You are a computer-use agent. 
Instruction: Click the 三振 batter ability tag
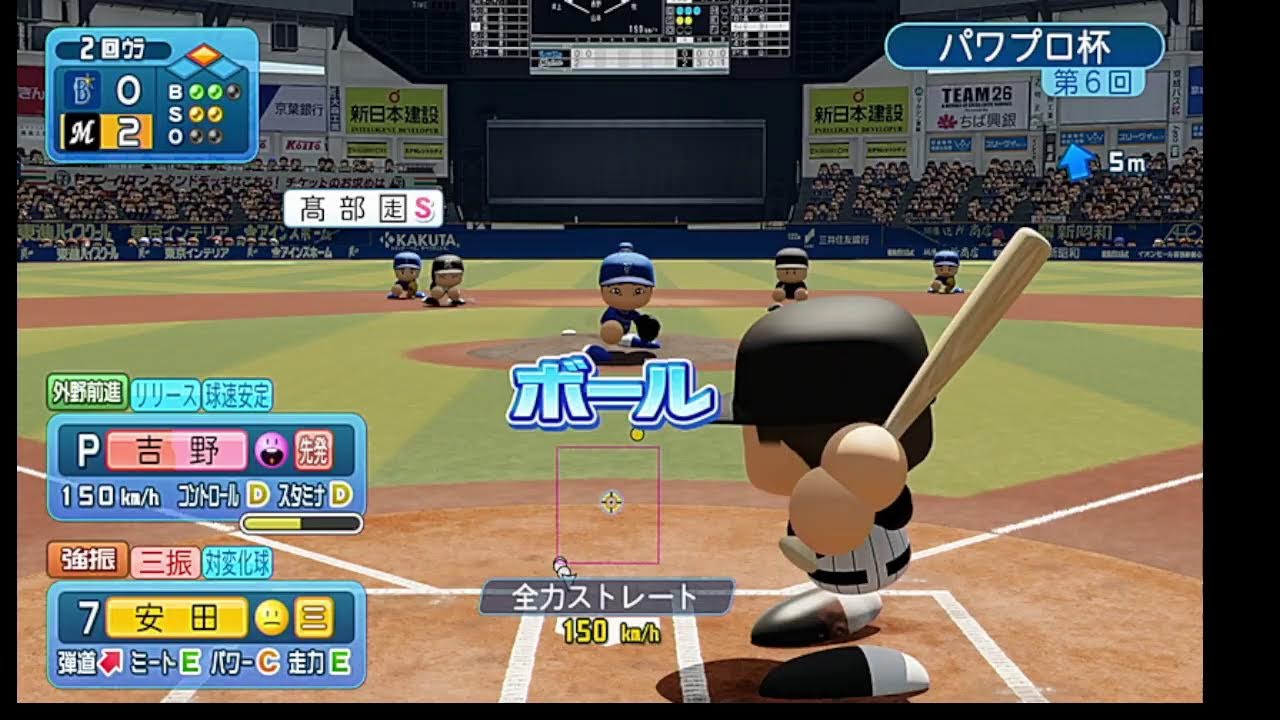tap(165, 563)
